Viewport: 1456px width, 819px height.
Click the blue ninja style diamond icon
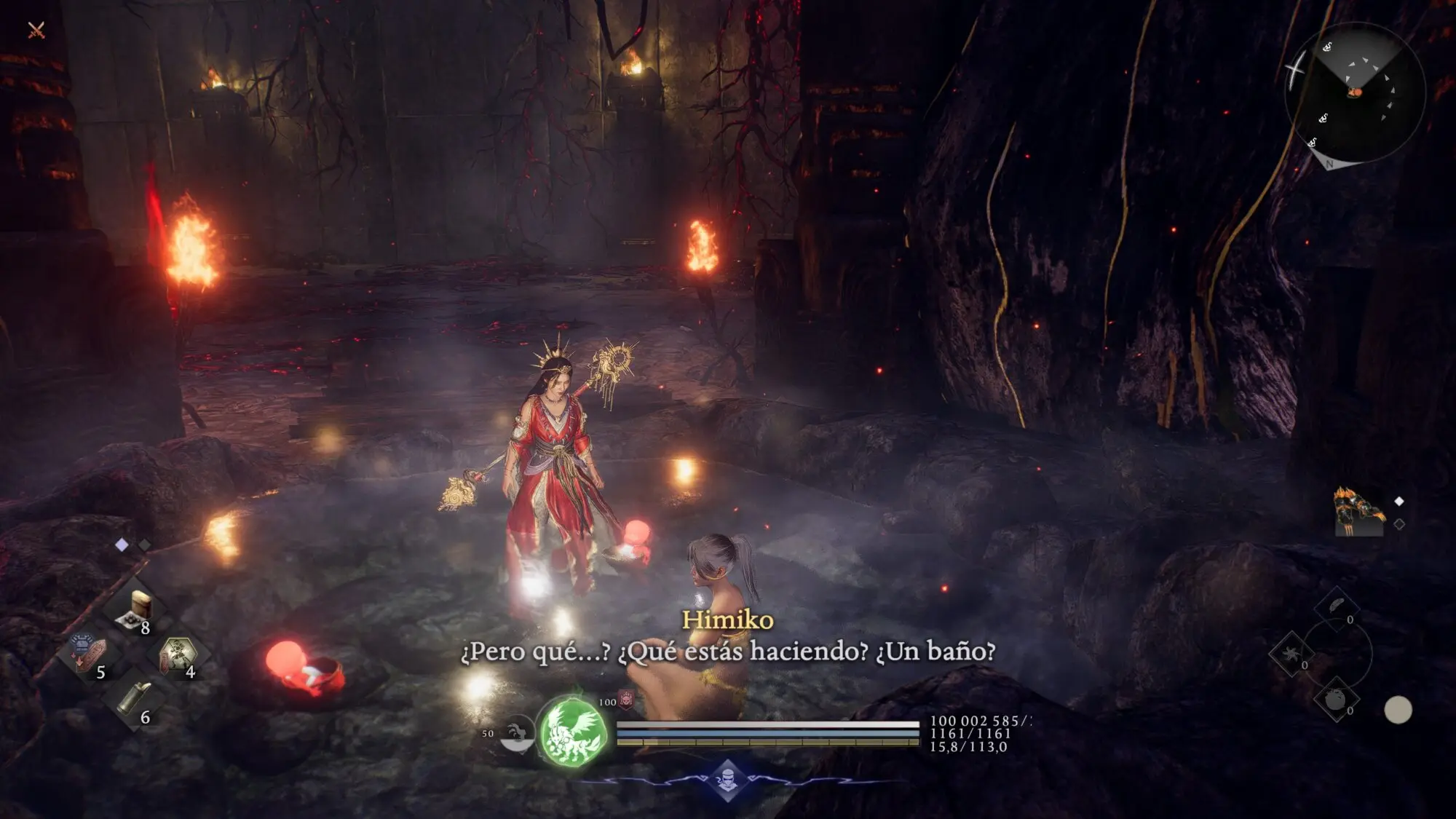tap(727, 780)
